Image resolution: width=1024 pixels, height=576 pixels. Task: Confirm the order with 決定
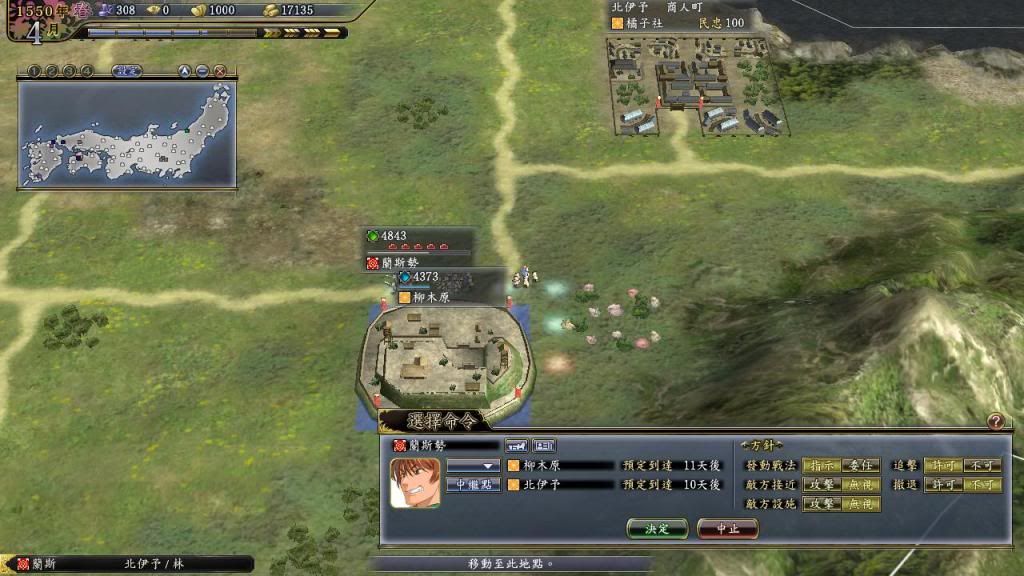click(657, 528)
